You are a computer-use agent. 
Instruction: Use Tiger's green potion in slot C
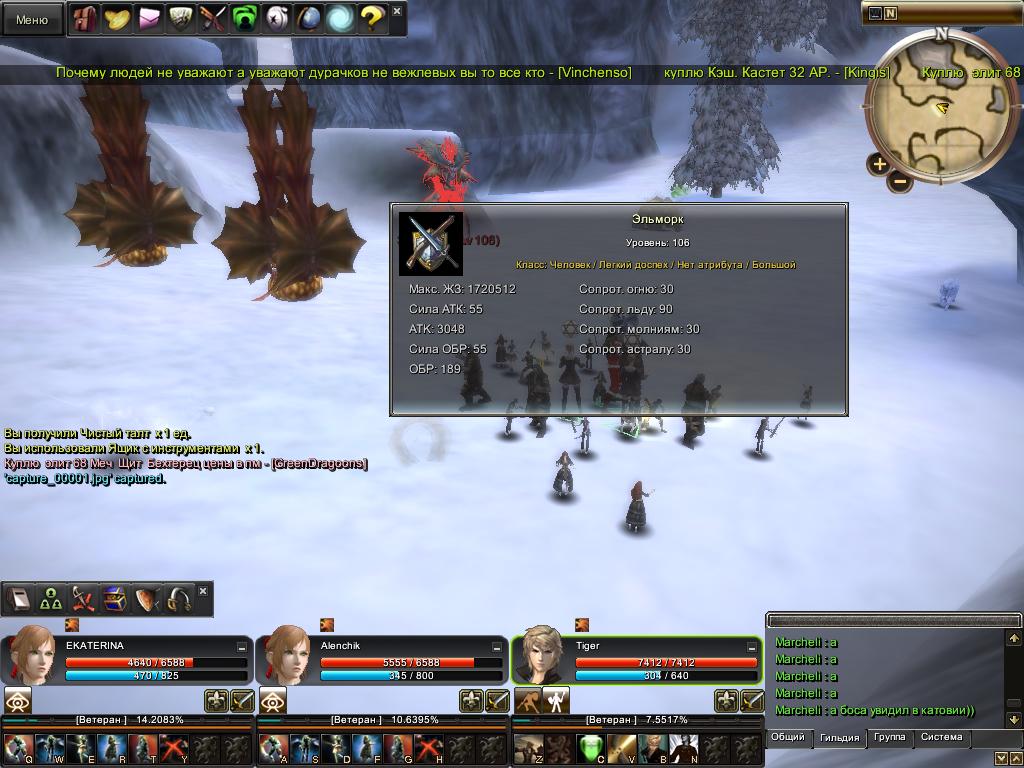point(593,748)
